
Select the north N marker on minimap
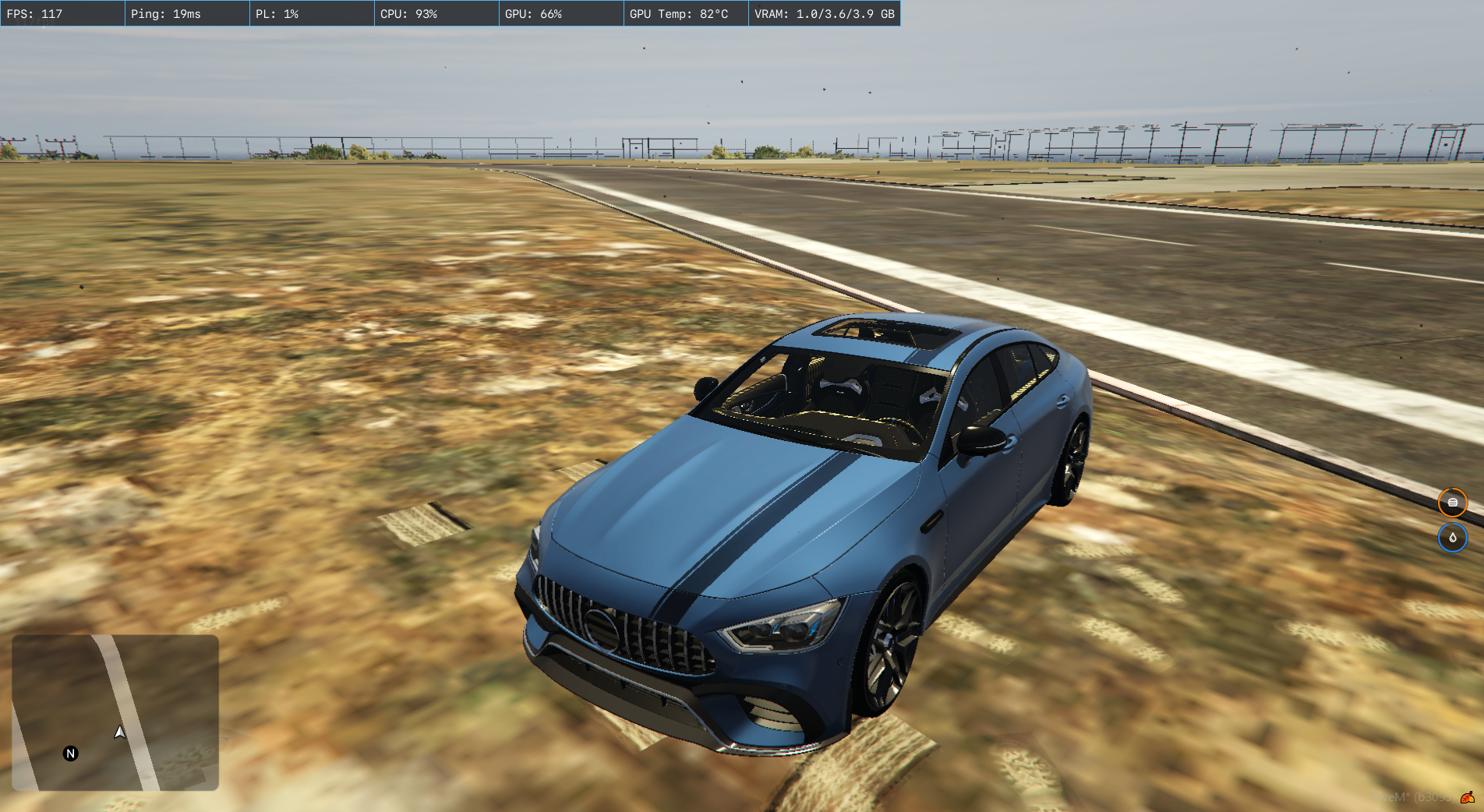point(71,754)
